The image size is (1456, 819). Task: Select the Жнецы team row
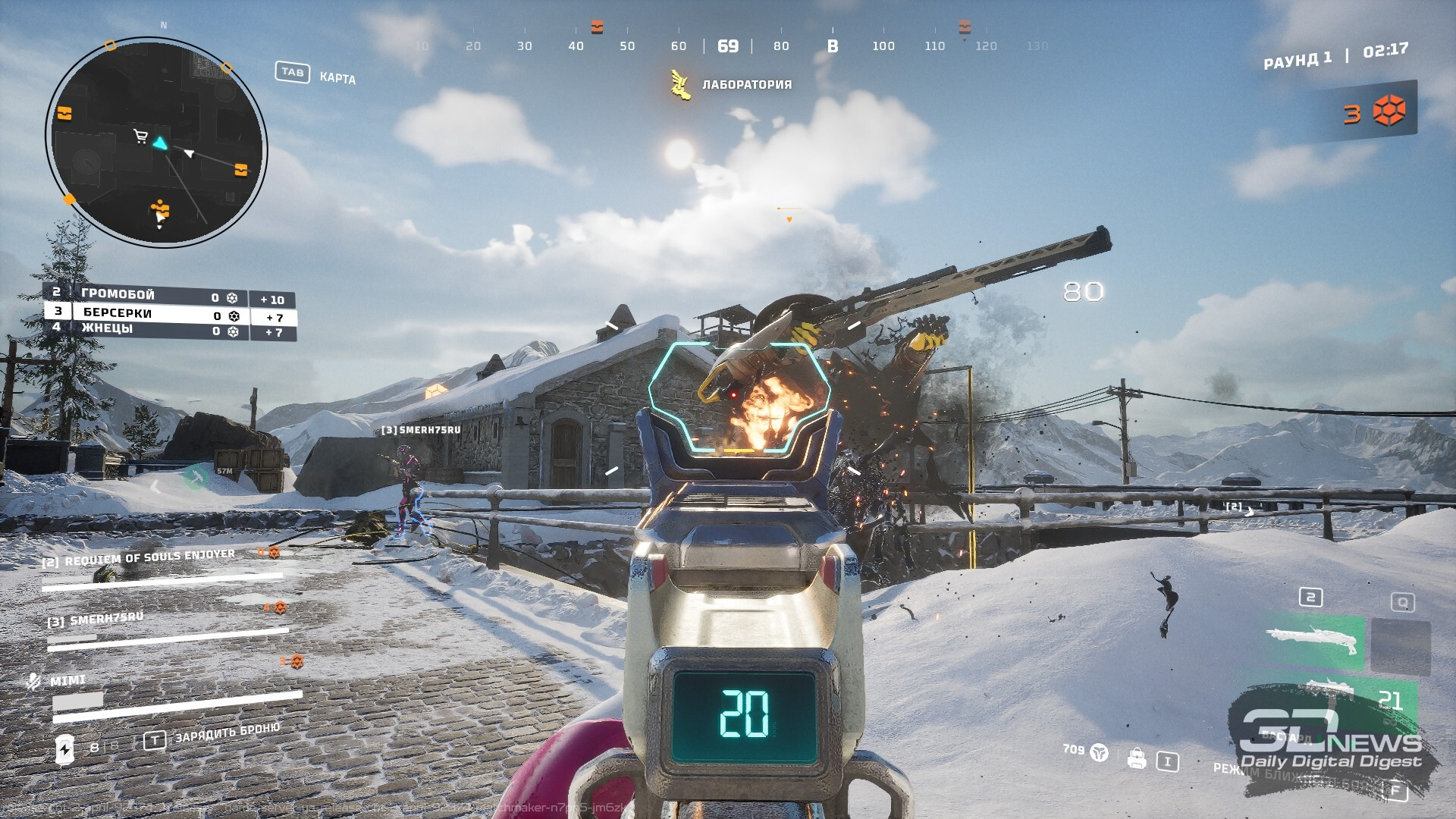(144, 330)
